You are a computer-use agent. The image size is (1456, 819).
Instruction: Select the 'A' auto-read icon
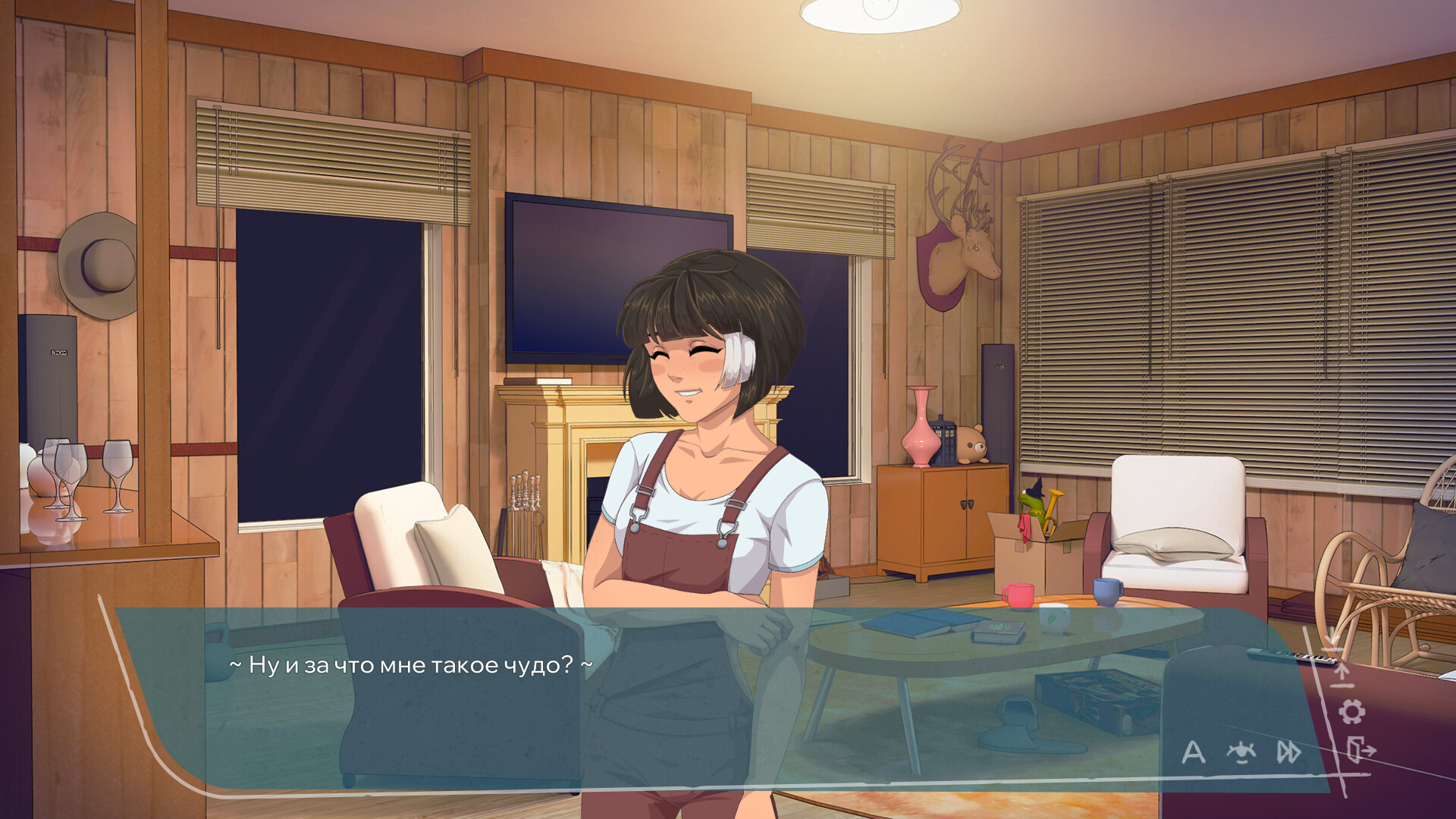(x=1193, y=753)
